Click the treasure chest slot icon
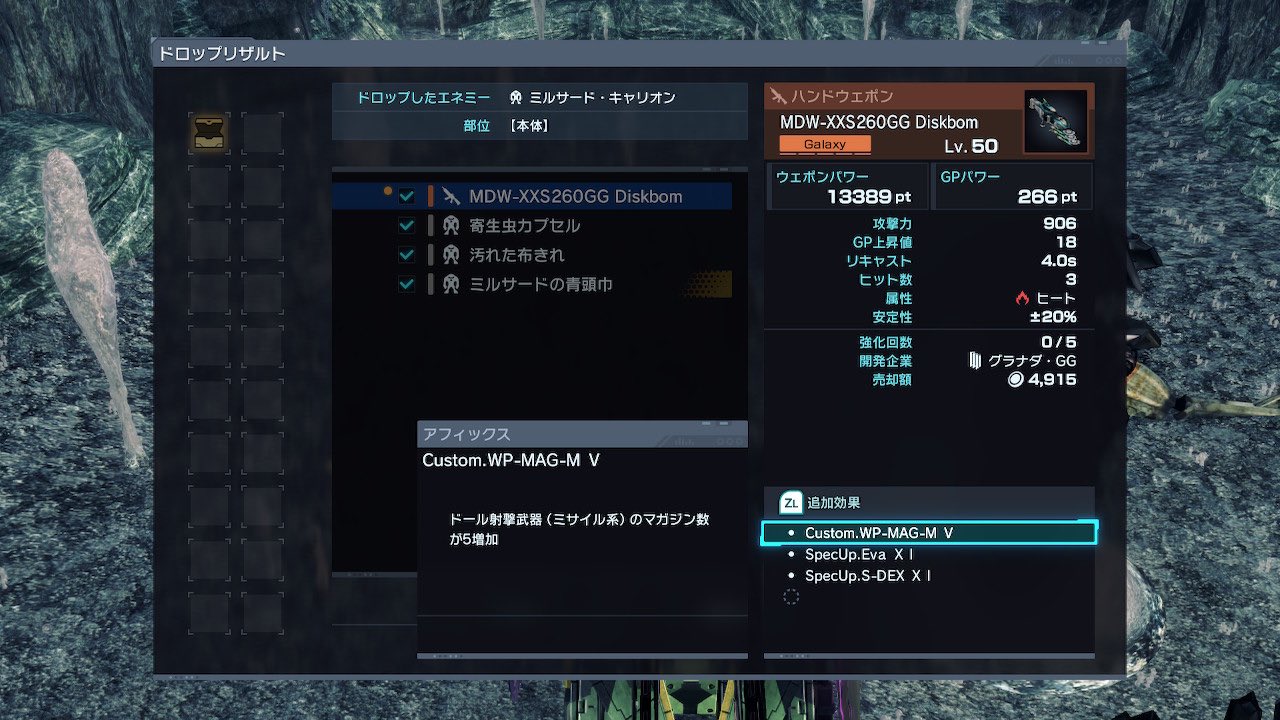Viewport: 1280px width, 720px height. tap(209, 133)
